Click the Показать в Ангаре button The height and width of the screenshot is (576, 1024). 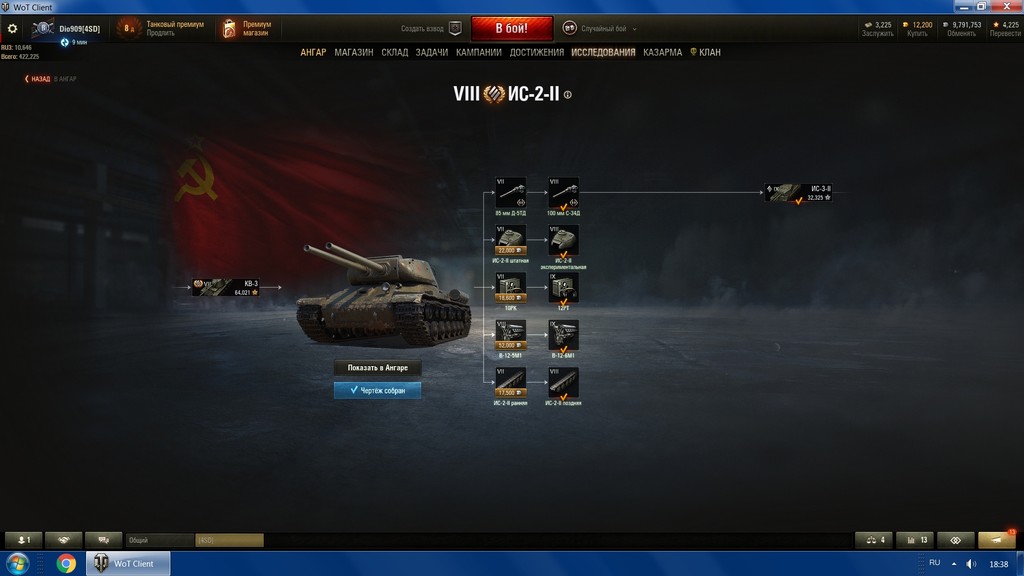click(x=377, y=368)
